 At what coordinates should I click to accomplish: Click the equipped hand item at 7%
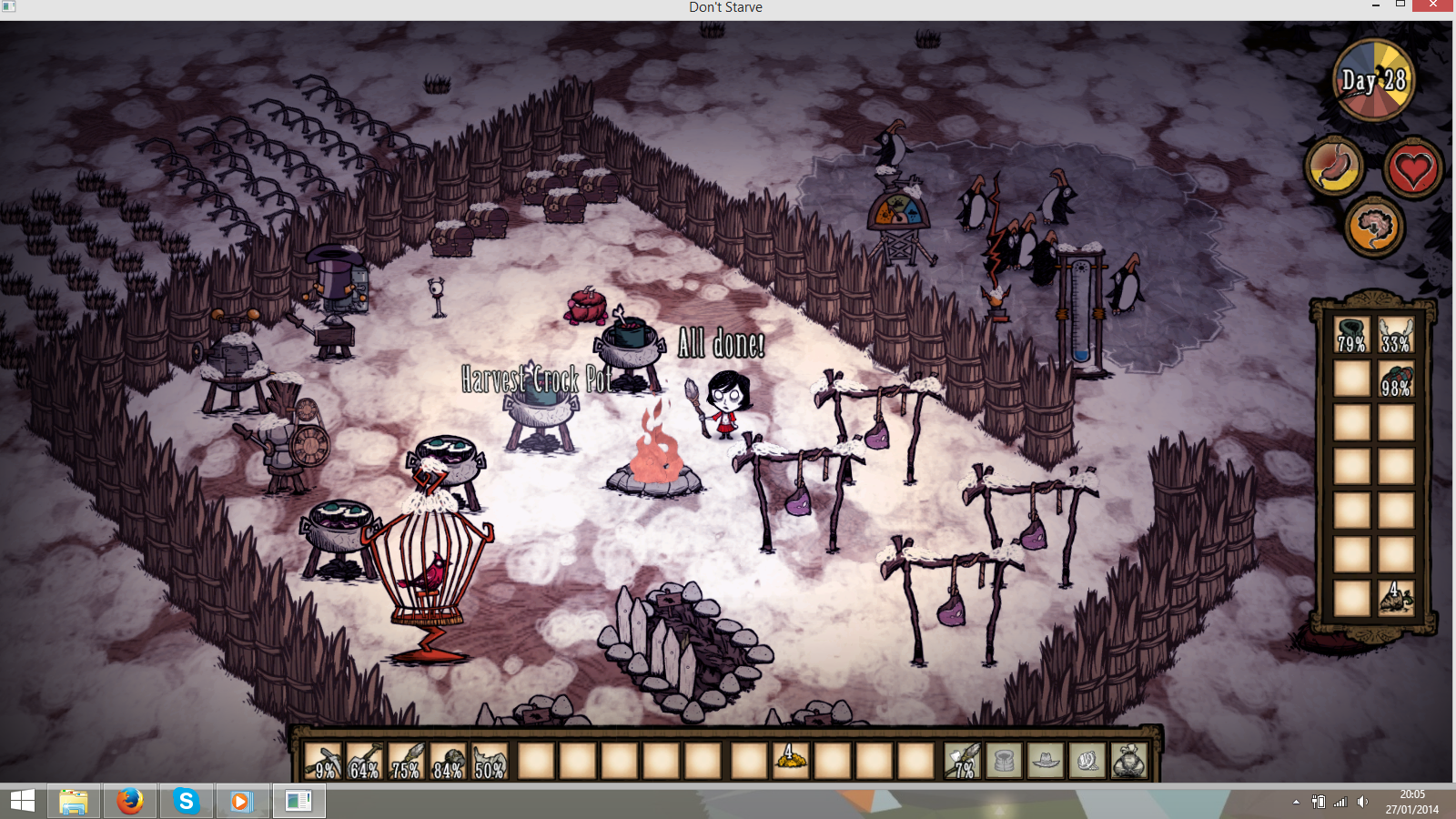[963, 761]
